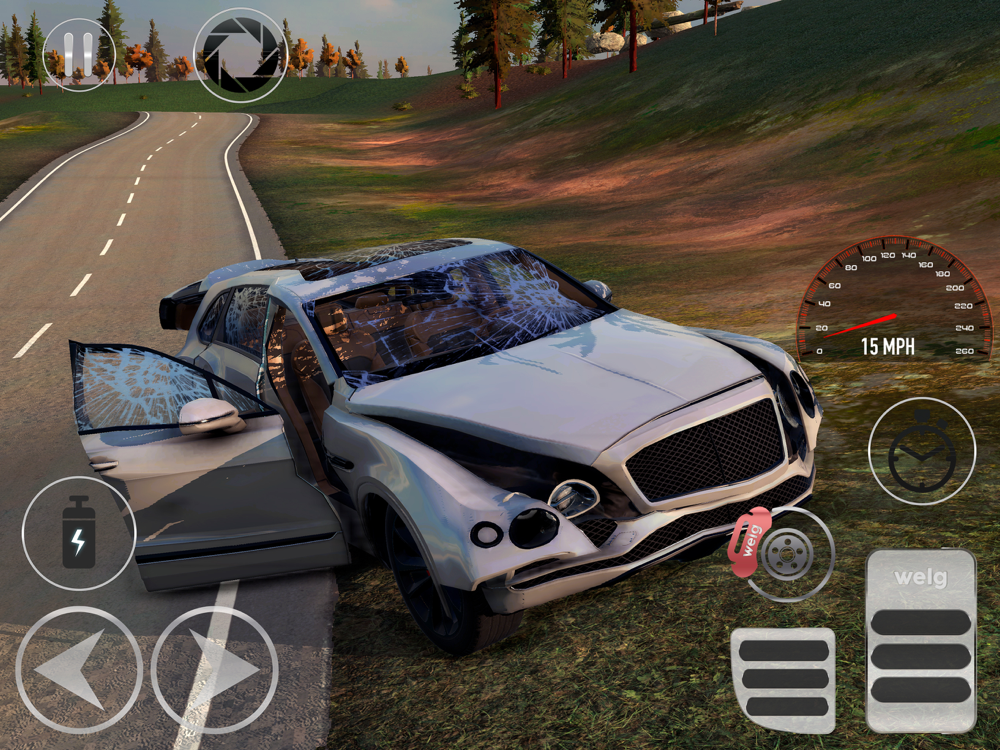The height and width of the screenshot is (750, 1000).
Task: Step on the brake pedal
Action: click(783, 679)
